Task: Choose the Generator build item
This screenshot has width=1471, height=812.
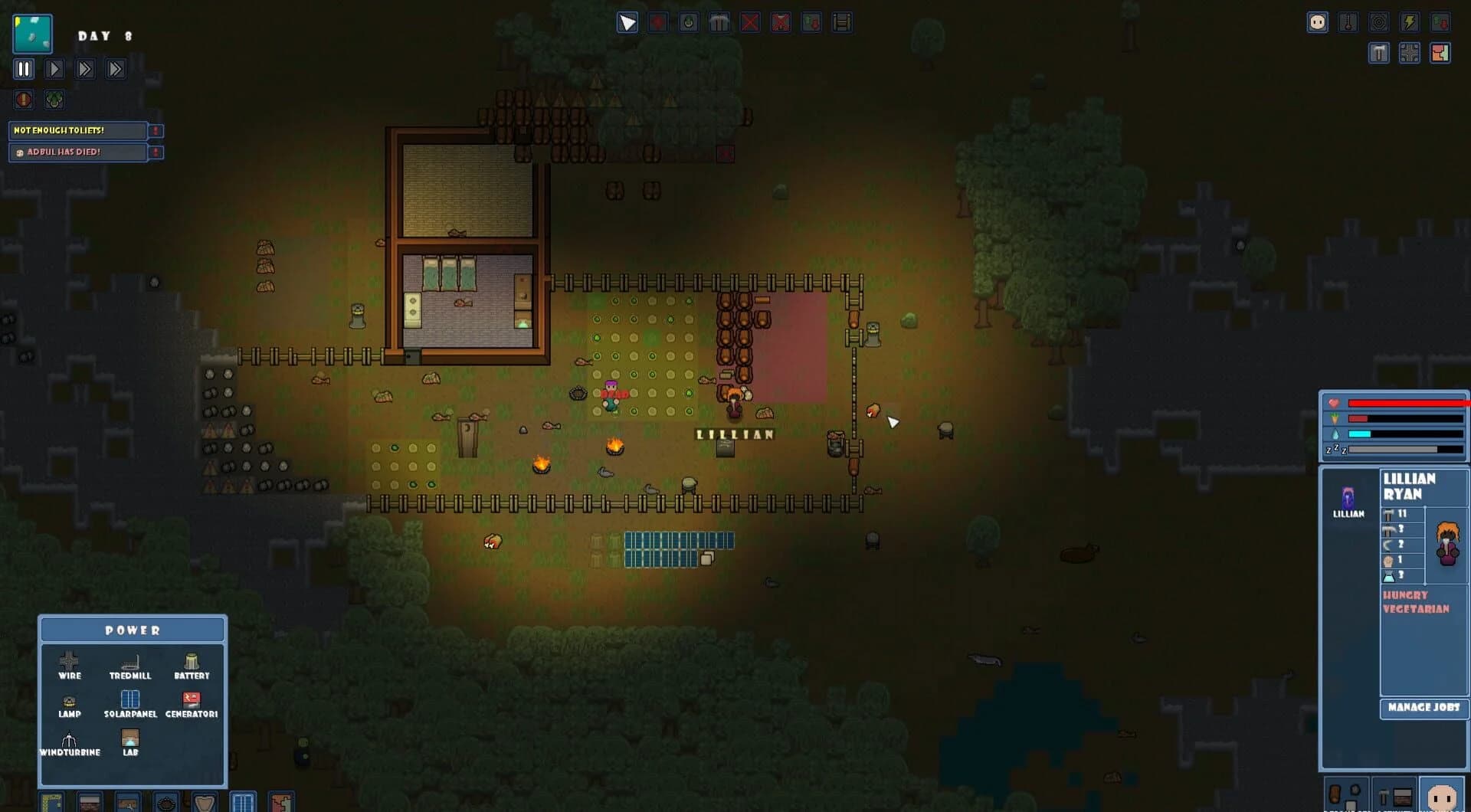Action: [192, 702]
